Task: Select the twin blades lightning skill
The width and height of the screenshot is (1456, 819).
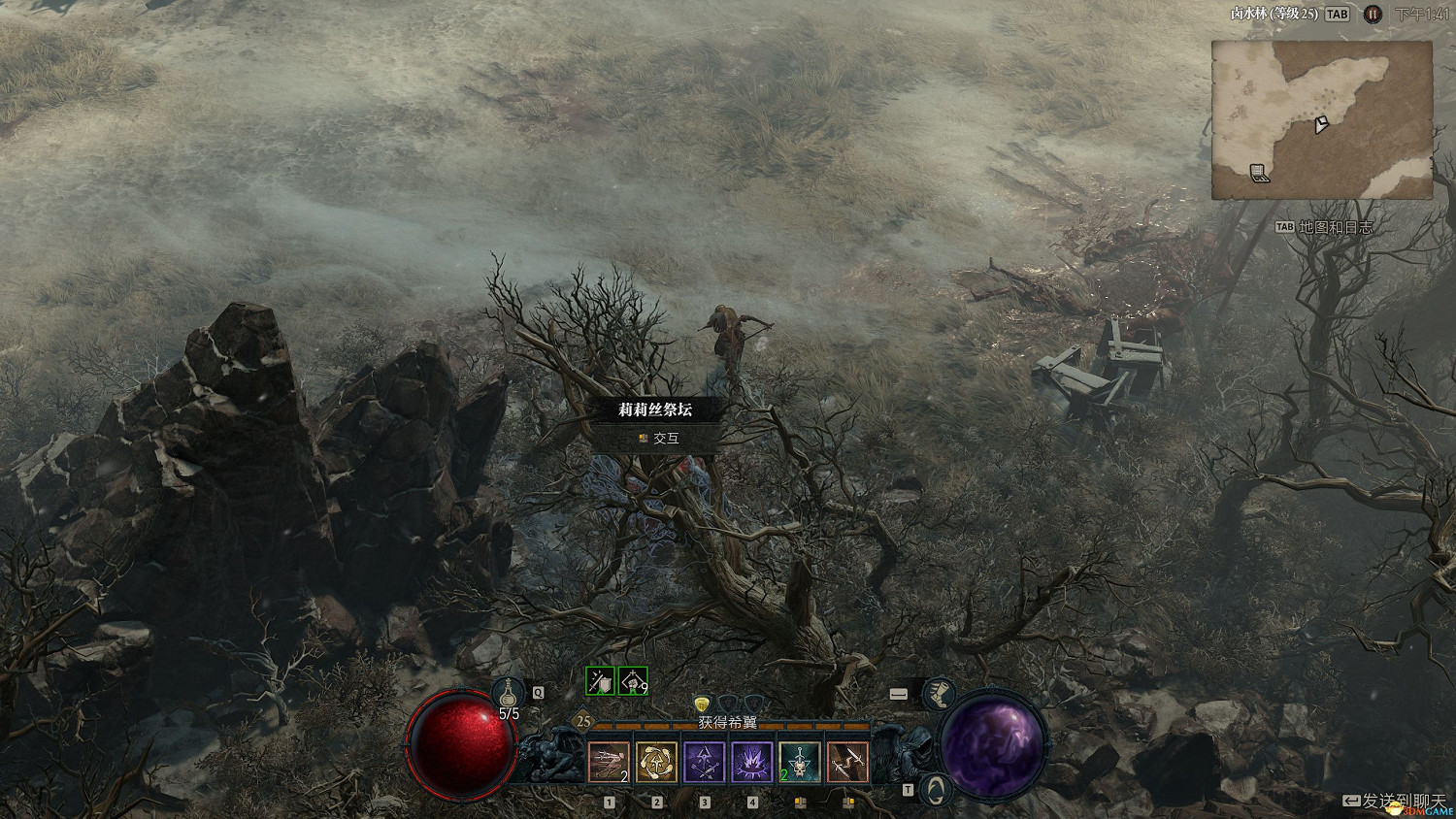Action: tap(847, 762)
